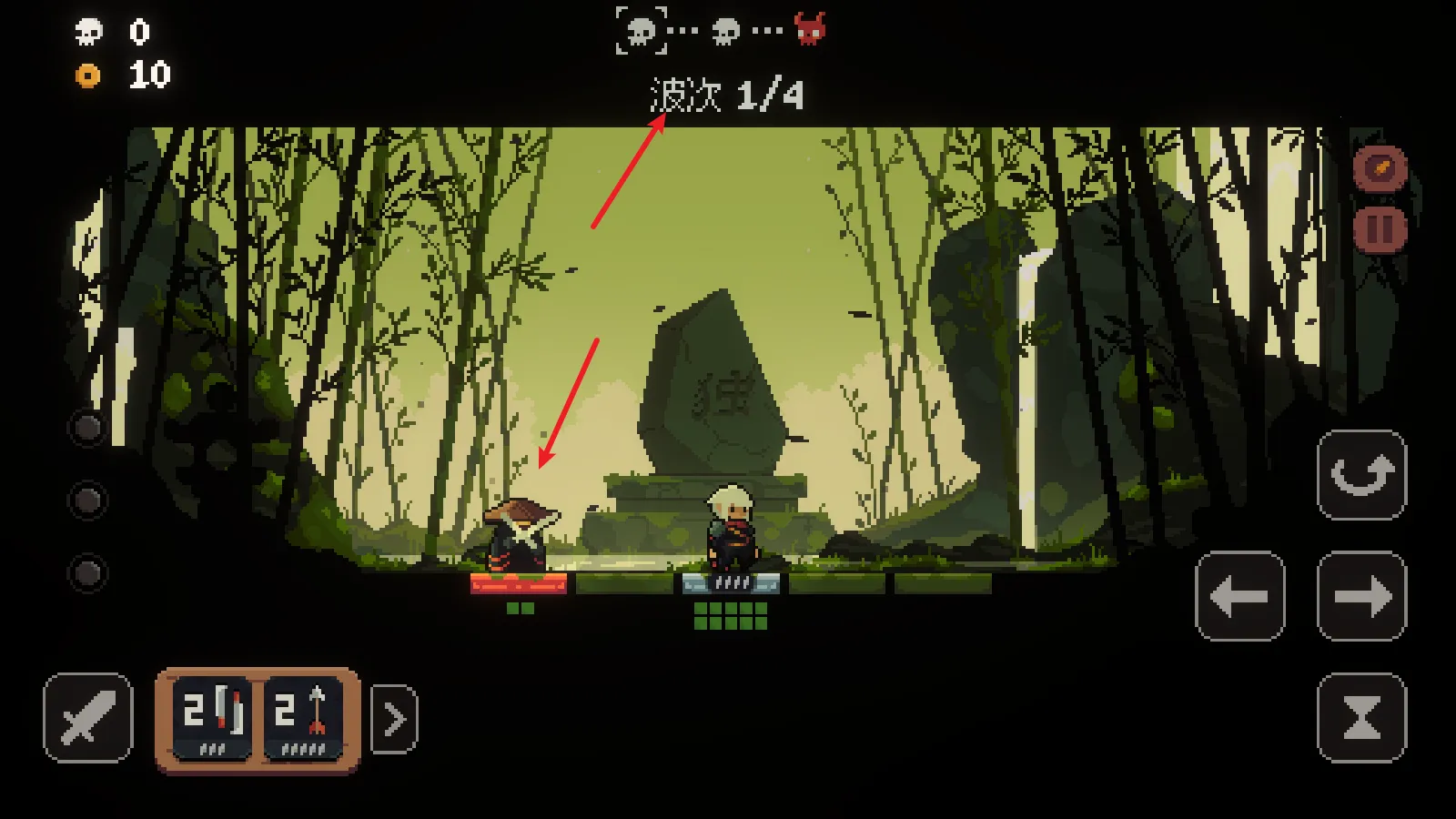Expand the tile tray with the chevron
The height and width of the screenshot is (819, 1456).
395,720
